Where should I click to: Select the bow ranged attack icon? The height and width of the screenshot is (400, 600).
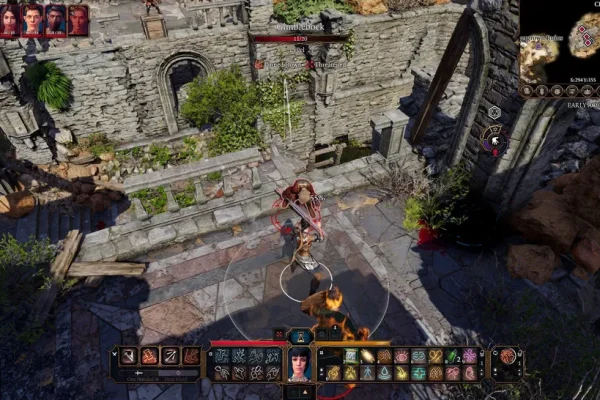click(x=170, y=356)
